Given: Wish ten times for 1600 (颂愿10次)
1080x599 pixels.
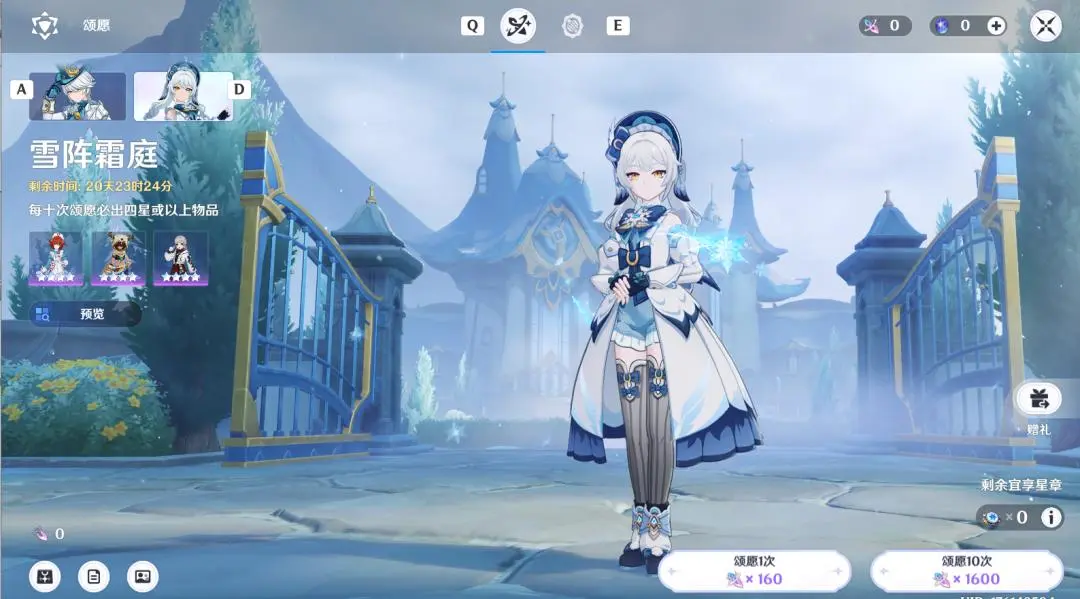Looking at the screenshot, I should point(966,571).
